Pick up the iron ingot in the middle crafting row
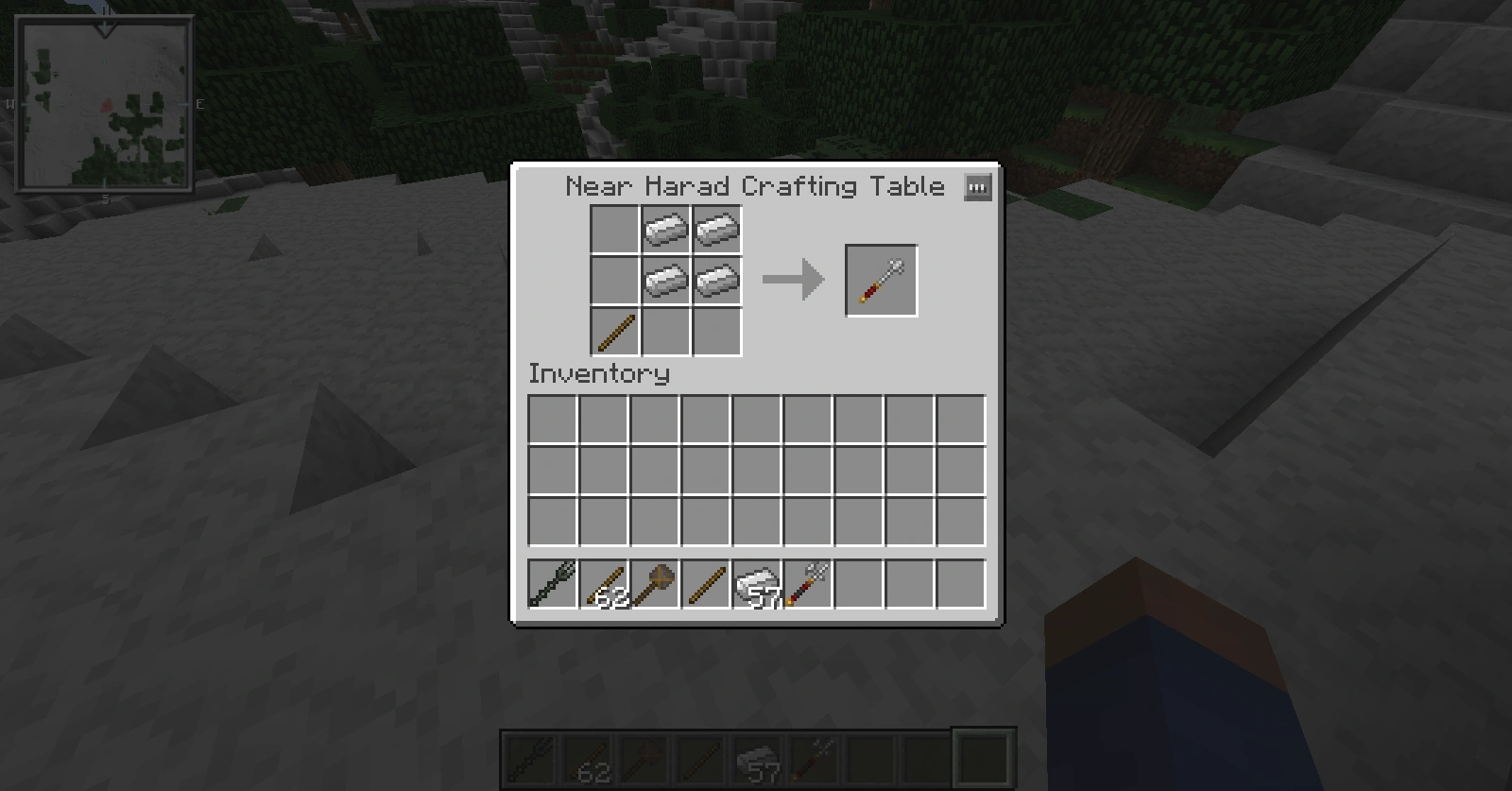This screenshot has height=791, width=1512. tap(666, 280)
